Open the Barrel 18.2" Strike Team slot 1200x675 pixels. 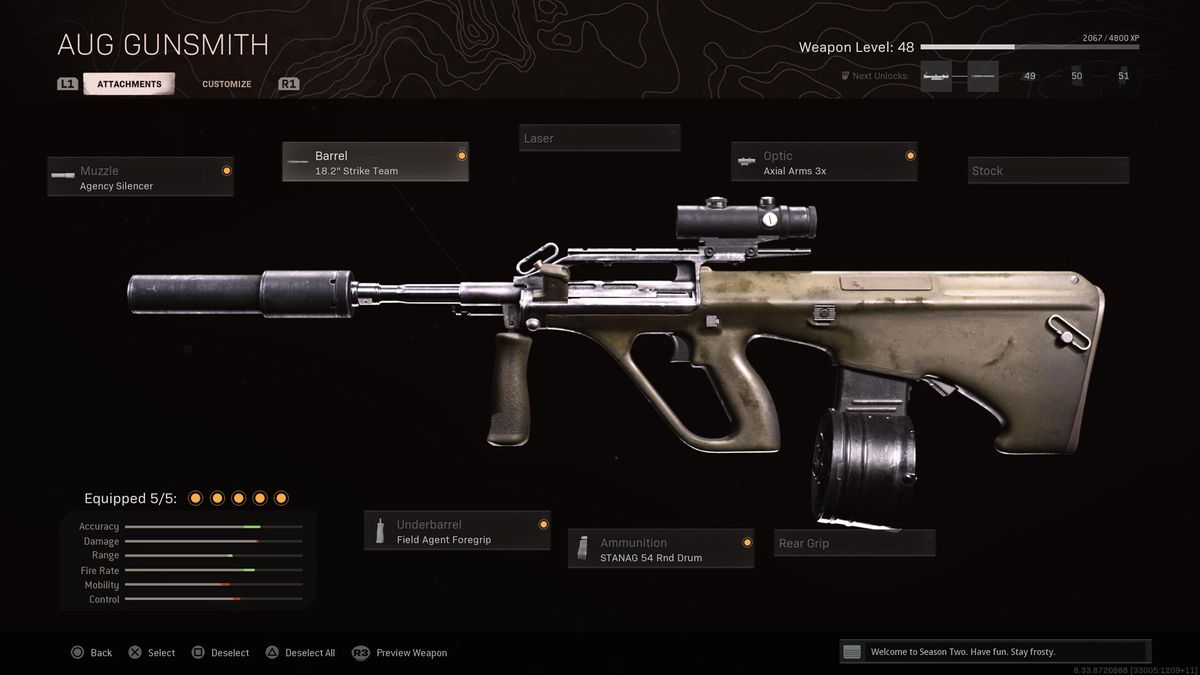pos(375,162)
